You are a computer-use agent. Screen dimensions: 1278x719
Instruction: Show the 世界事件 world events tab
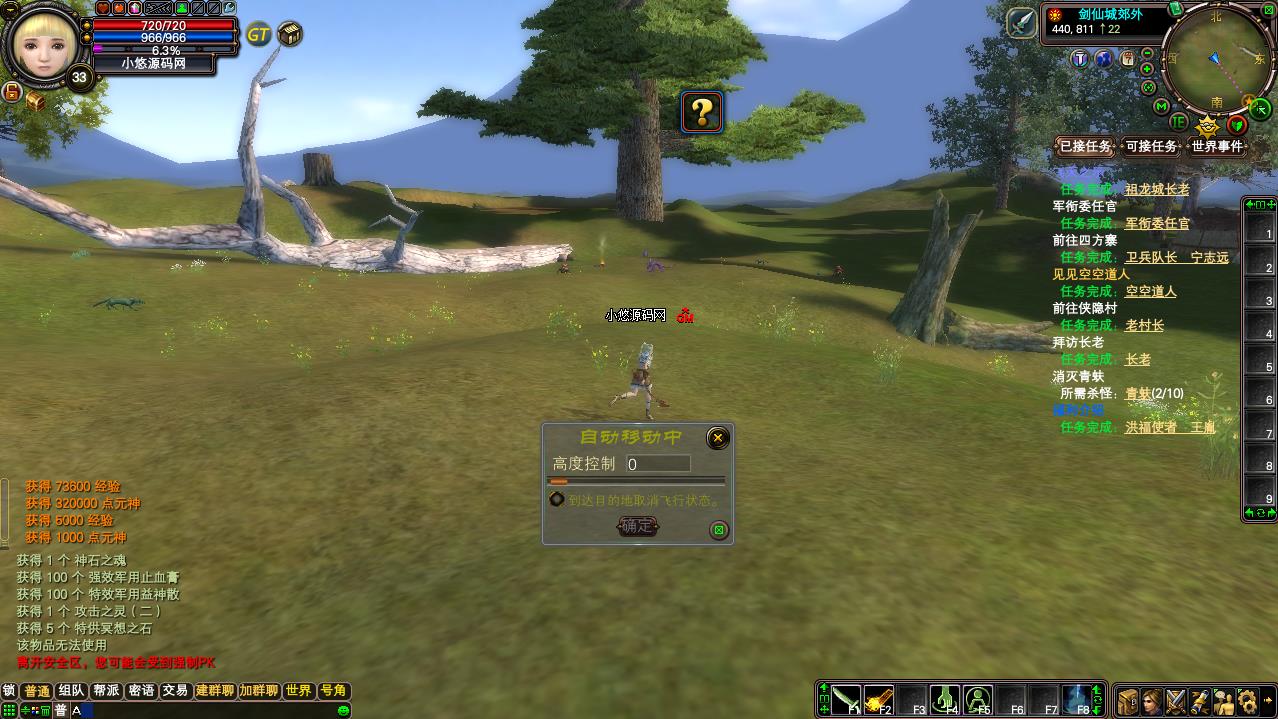click(1217, 147)
